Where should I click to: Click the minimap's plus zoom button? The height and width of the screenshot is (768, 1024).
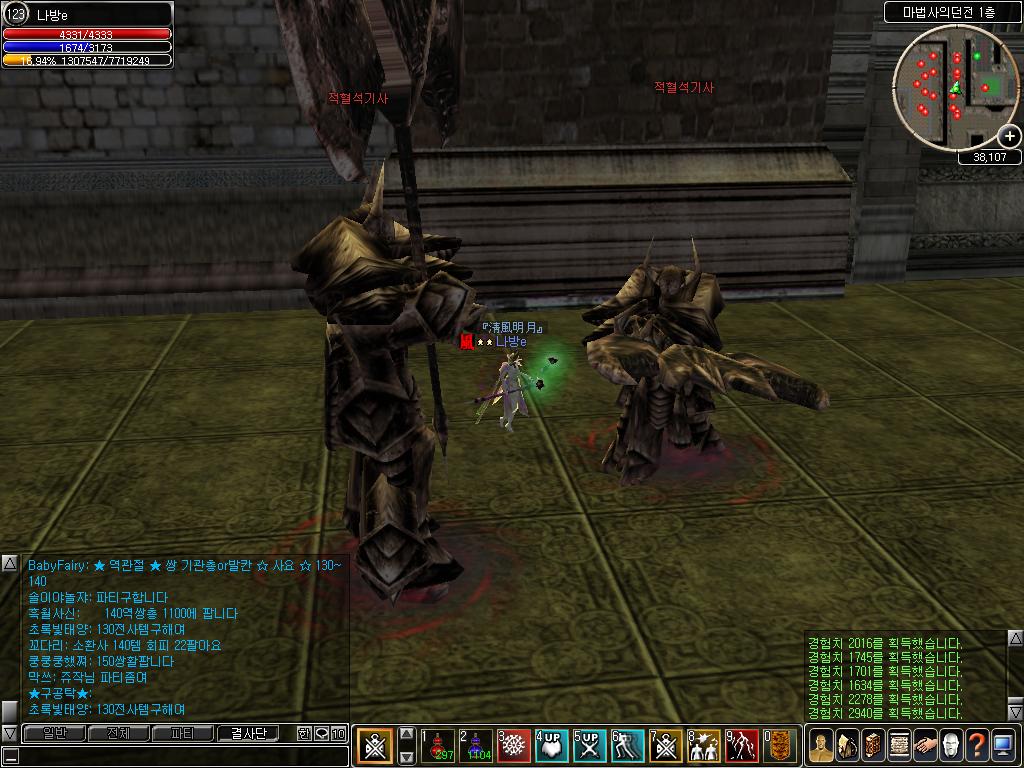(x=1010, y=137)
